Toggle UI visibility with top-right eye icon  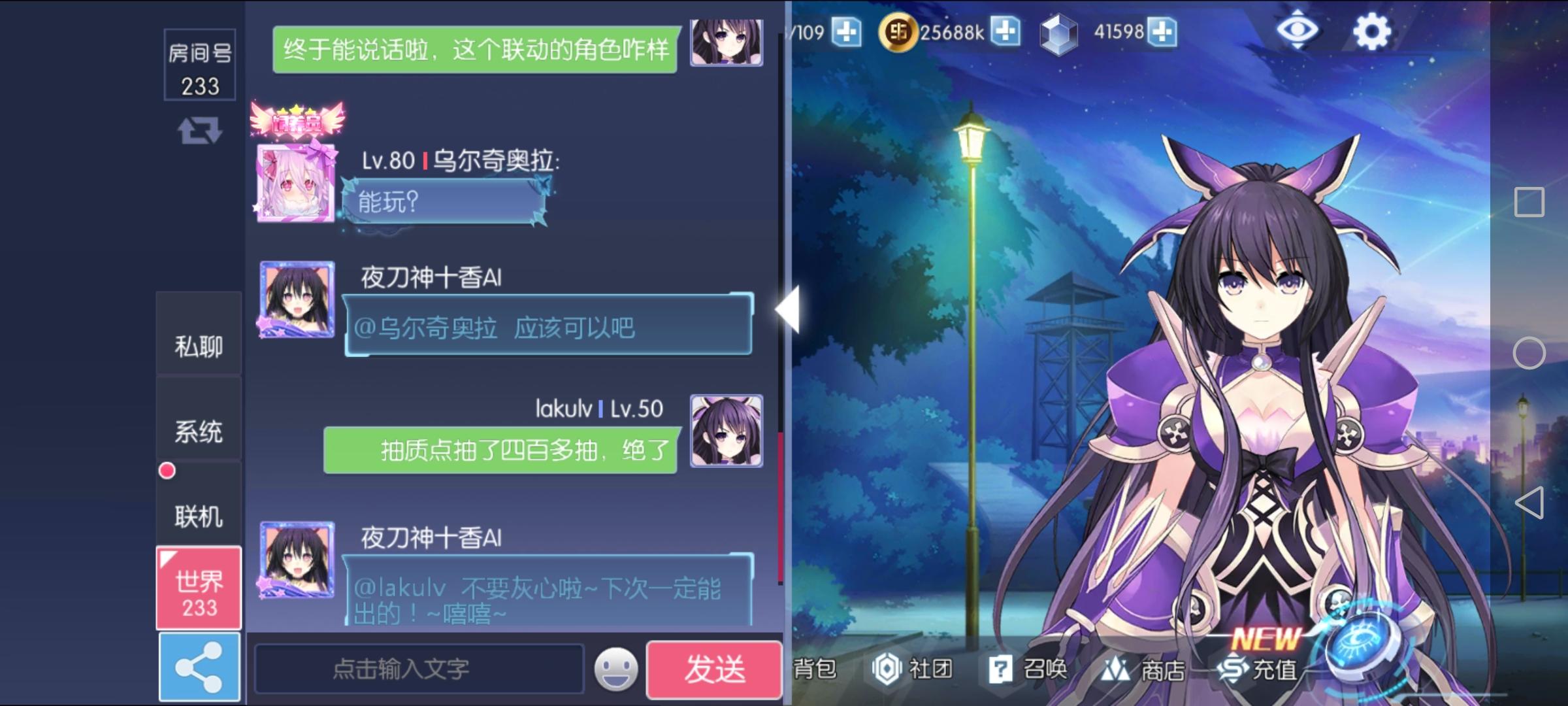point(1297,29)
